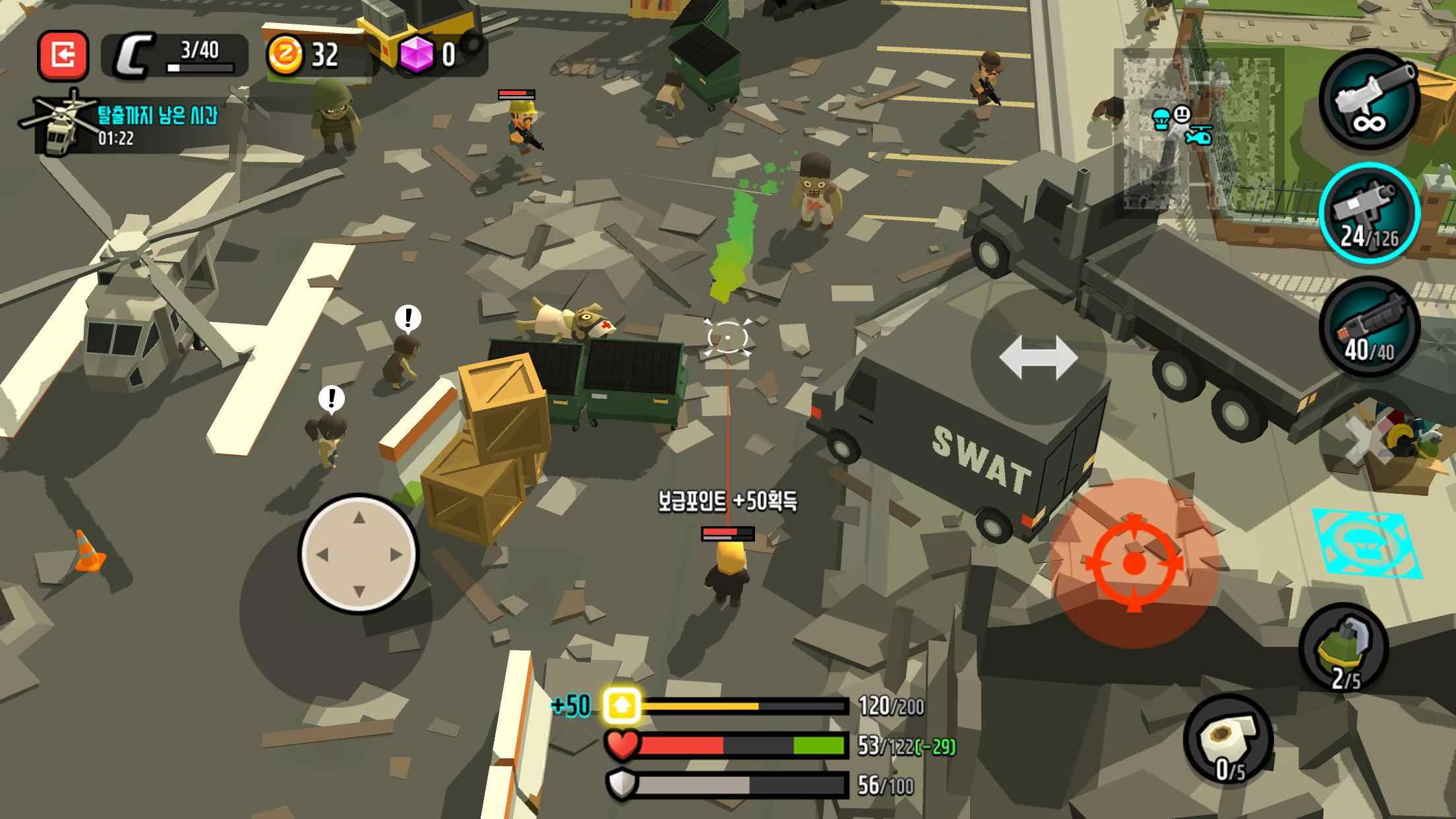This screenshot has height=819, width=1456.
Task: Select the infinite-ammo pistol weapon
Action: 1369,100
